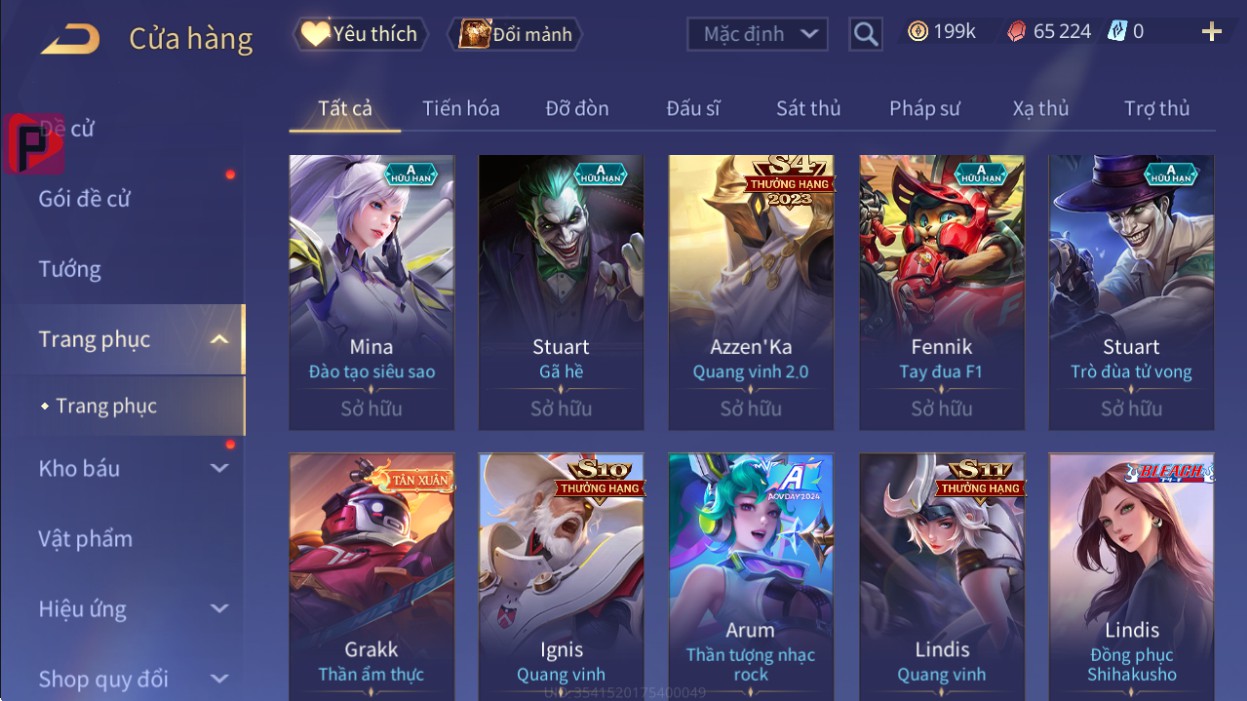Switch to the Xạ thủ tab
This screenshot has width=1247, height=701.
pos(1040,108)
